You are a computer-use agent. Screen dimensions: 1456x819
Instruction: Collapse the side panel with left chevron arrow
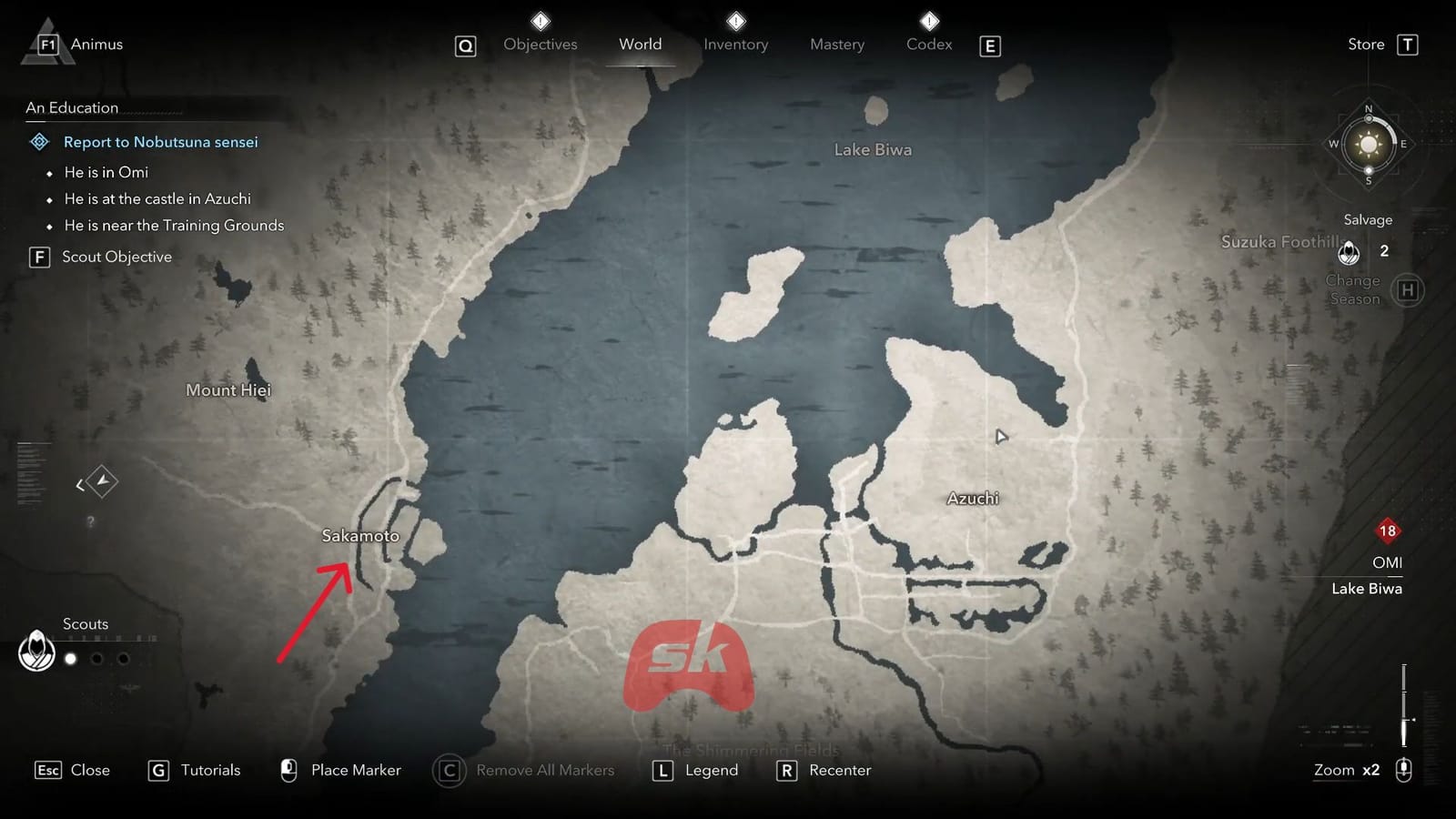pos(77,486)
